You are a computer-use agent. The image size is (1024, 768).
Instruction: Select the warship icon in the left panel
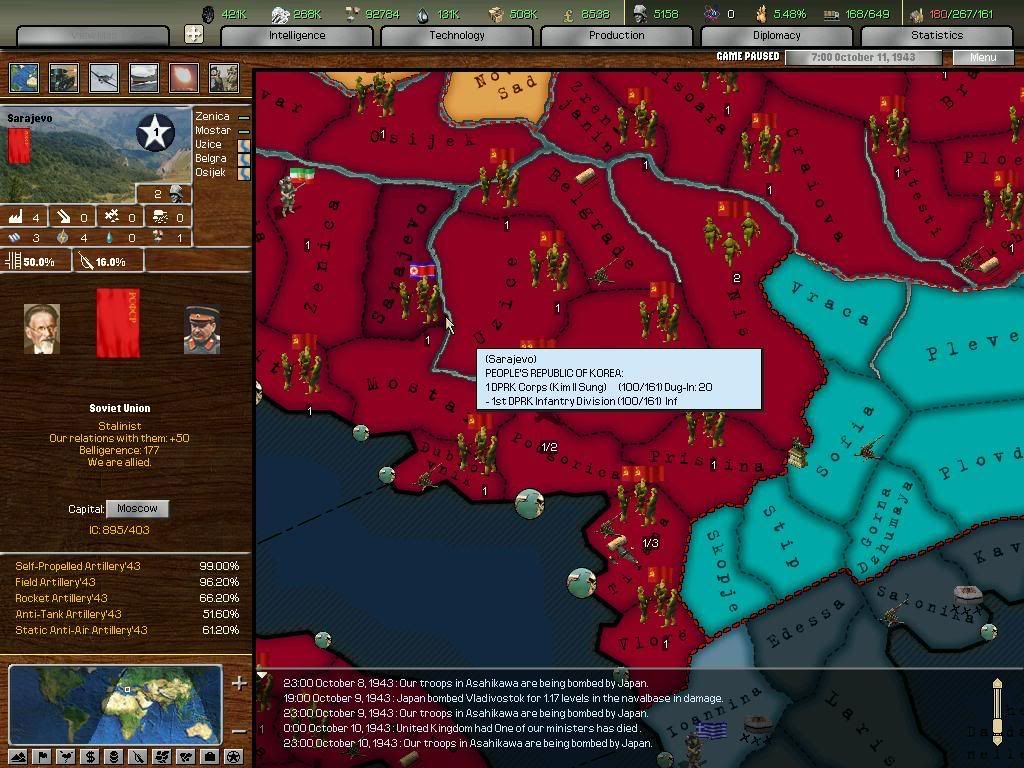coord(143,78)
